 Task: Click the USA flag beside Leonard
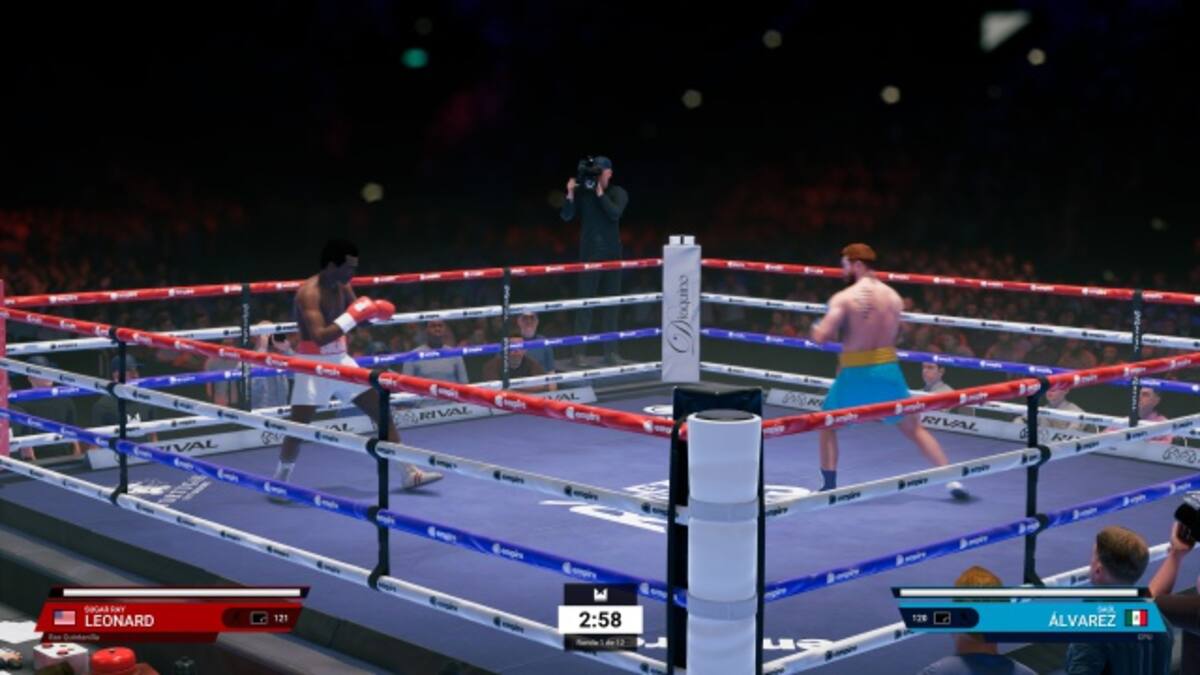tap(65, 618)
